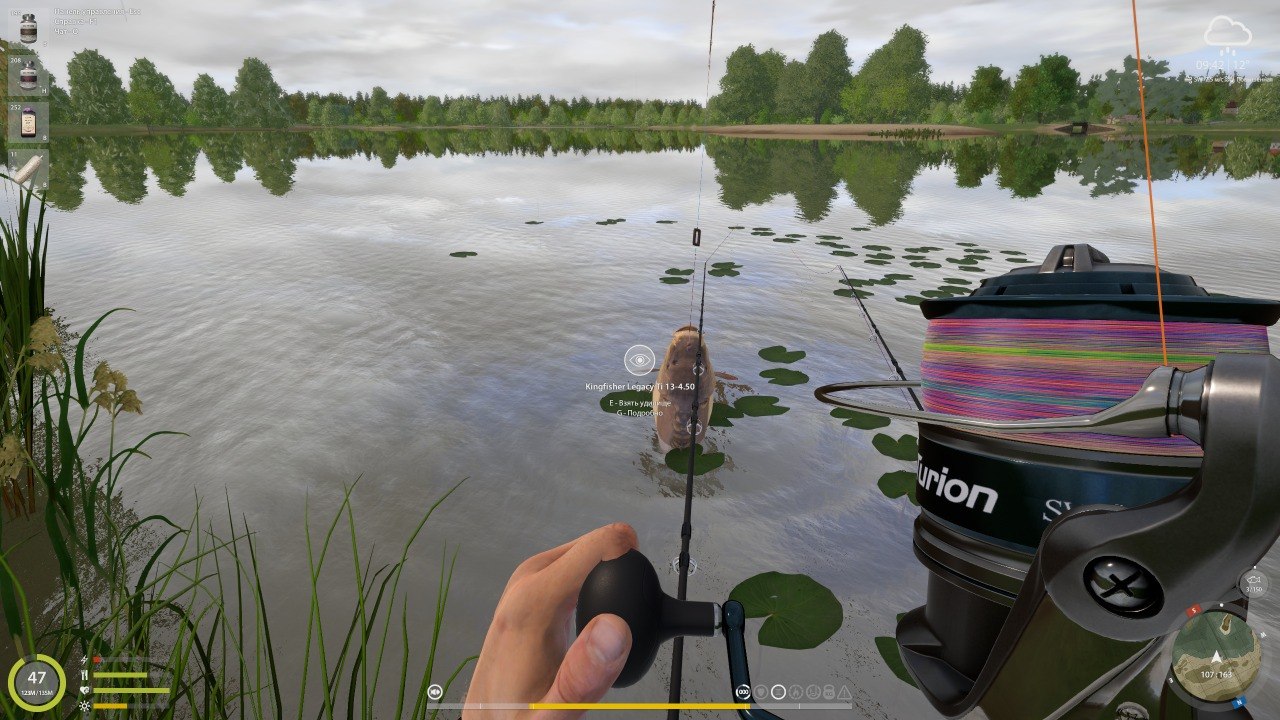This screenshot has width=1280, height=720.
Task: Select the jar slot with count 208
Action: (28, 75)
